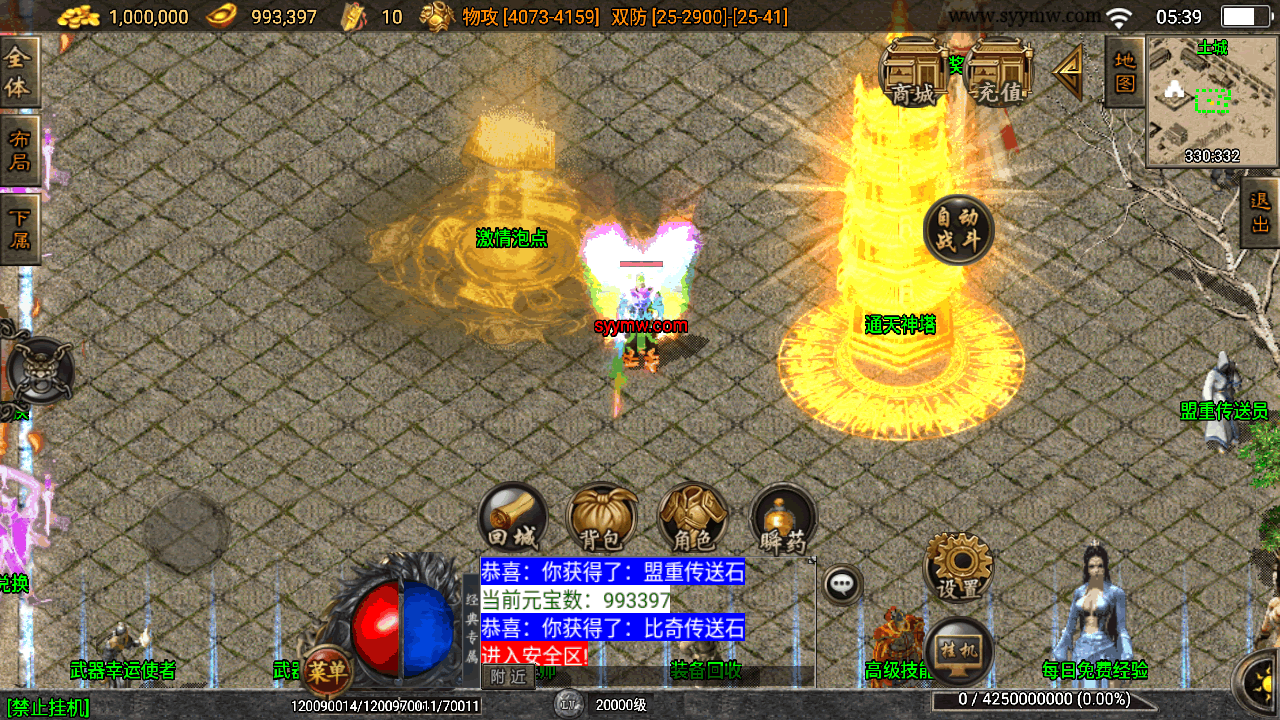Open the 角色 character sheet
The image size is (1280, 720).
click(x=692, y=518)
